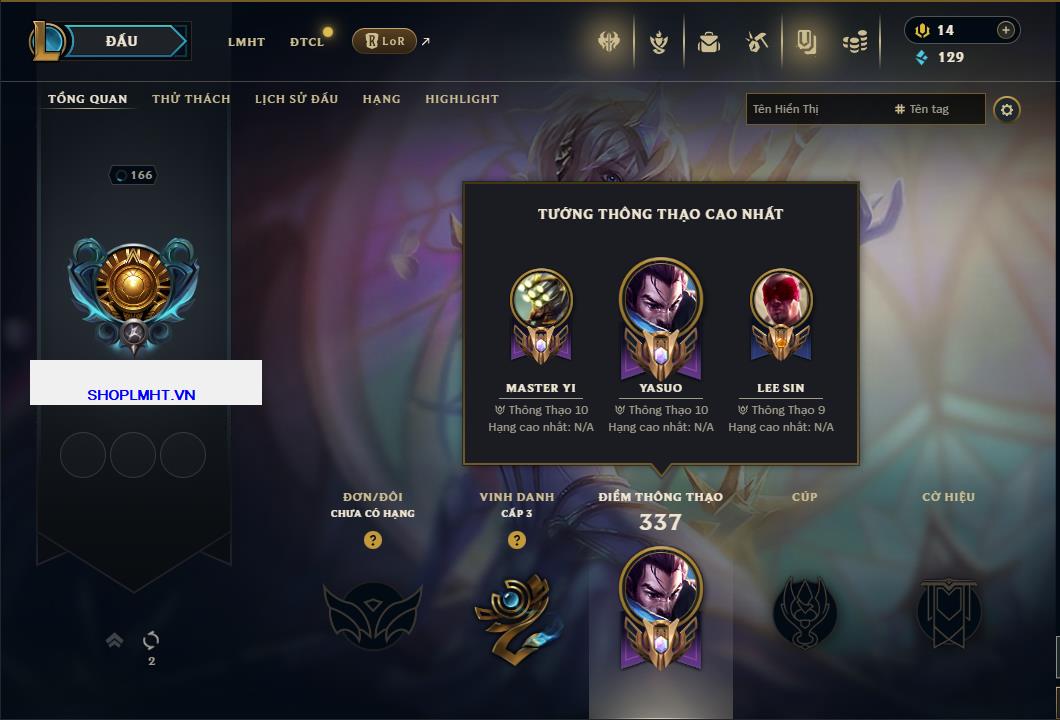Go to the HẠNG tab
This screenshot has width=1060, height=720.
pyautogui.click(x=381, y=99)
